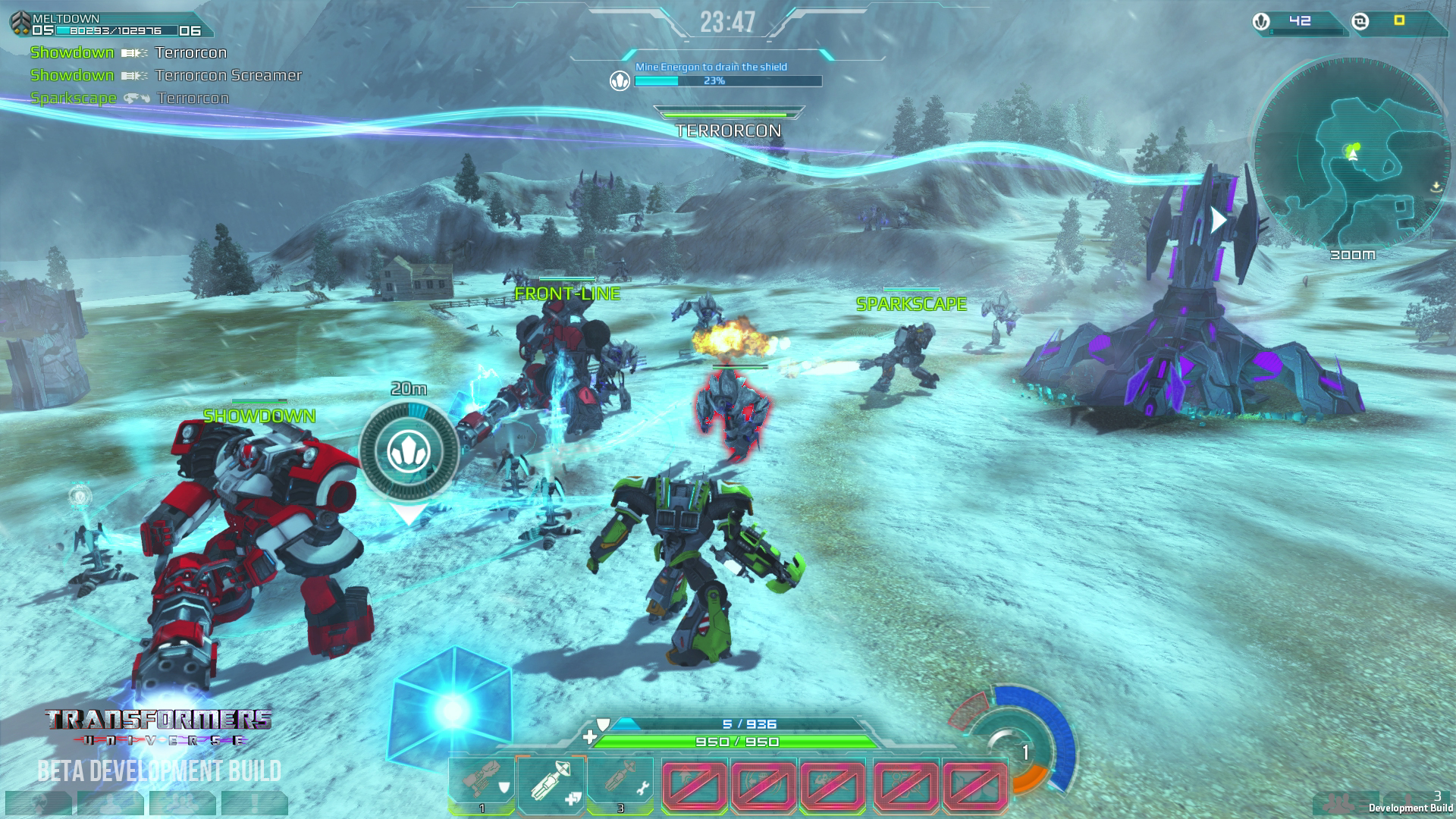Open the single-person profile button

pos(111,803)
